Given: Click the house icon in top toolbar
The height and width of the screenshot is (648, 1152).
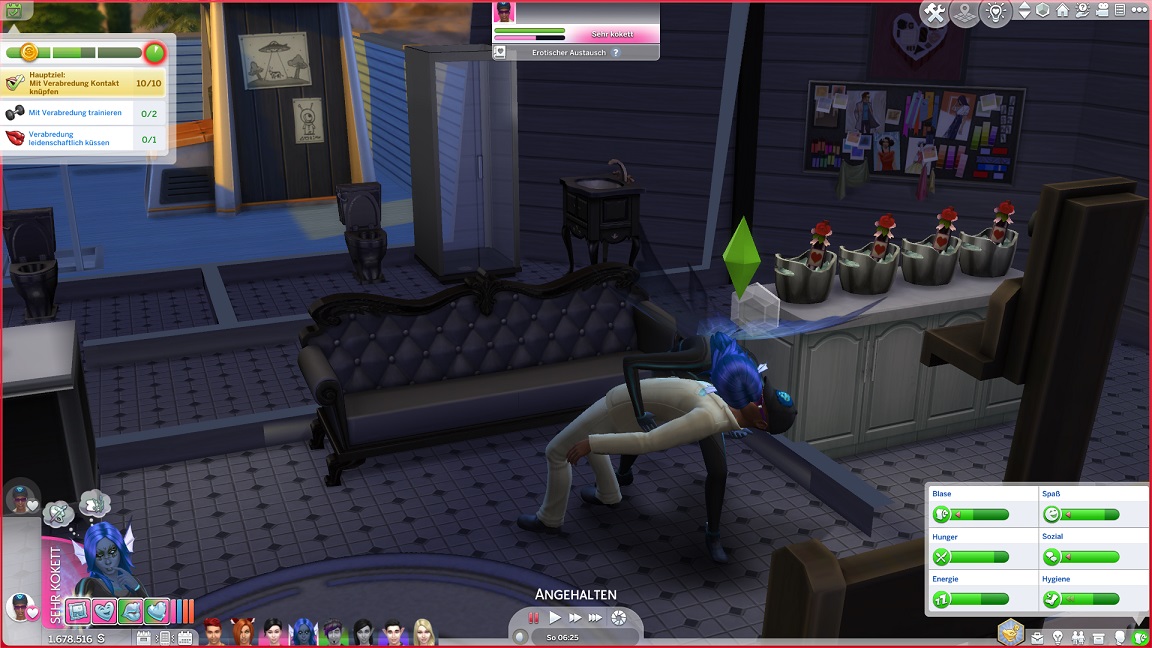Looking at the screenshot, I should [1062, 11].
